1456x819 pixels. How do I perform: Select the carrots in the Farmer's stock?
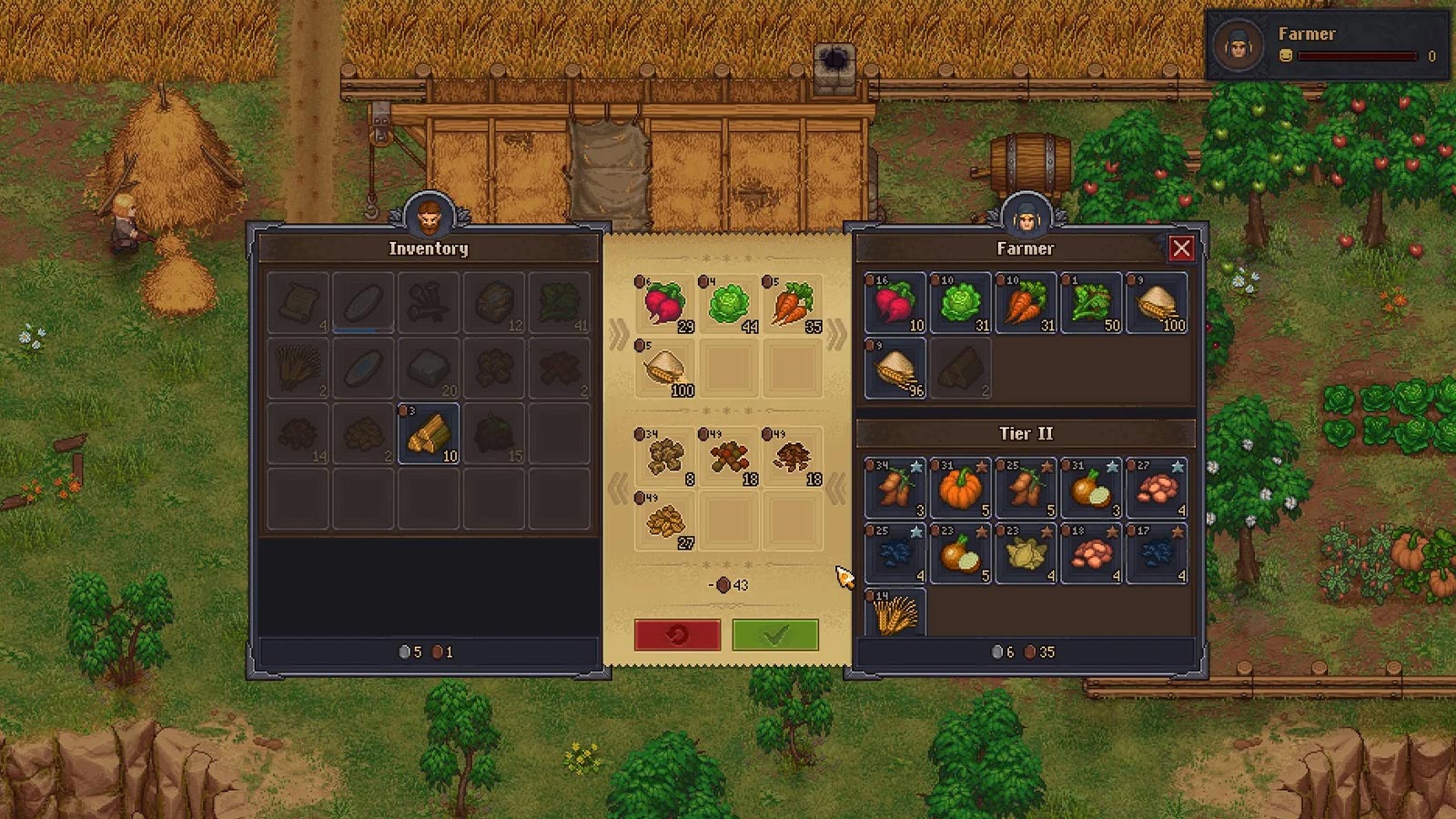1026,303
